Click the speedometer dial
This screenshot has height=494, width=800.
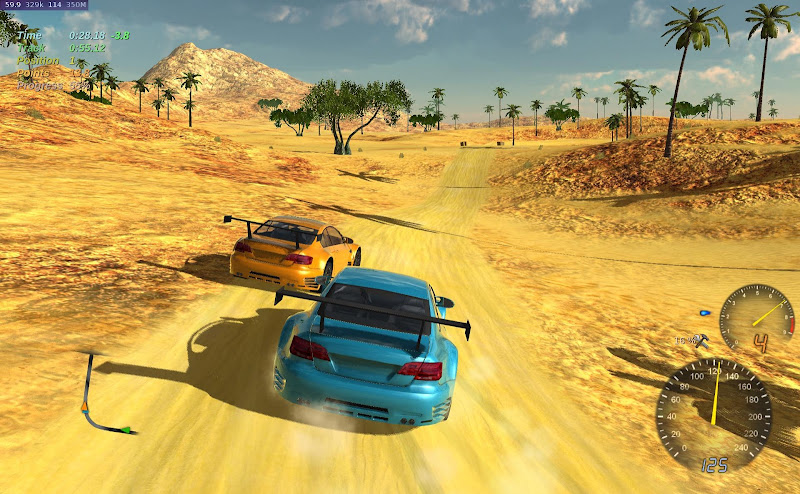pos(713,411)
